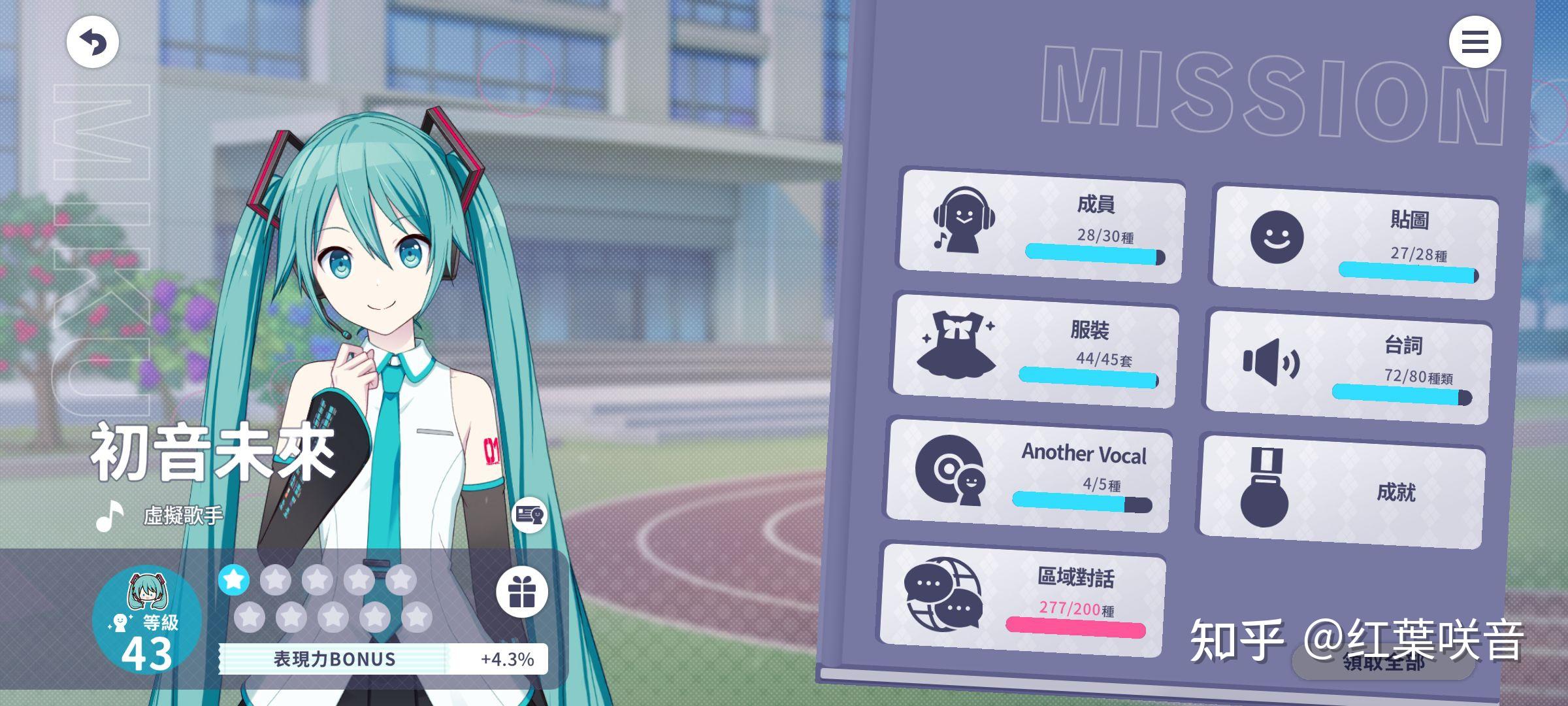This screenshot has height=706, width=1568.
Task: Open the 服裝 costume mission
Action: (x=1035, y=351)
